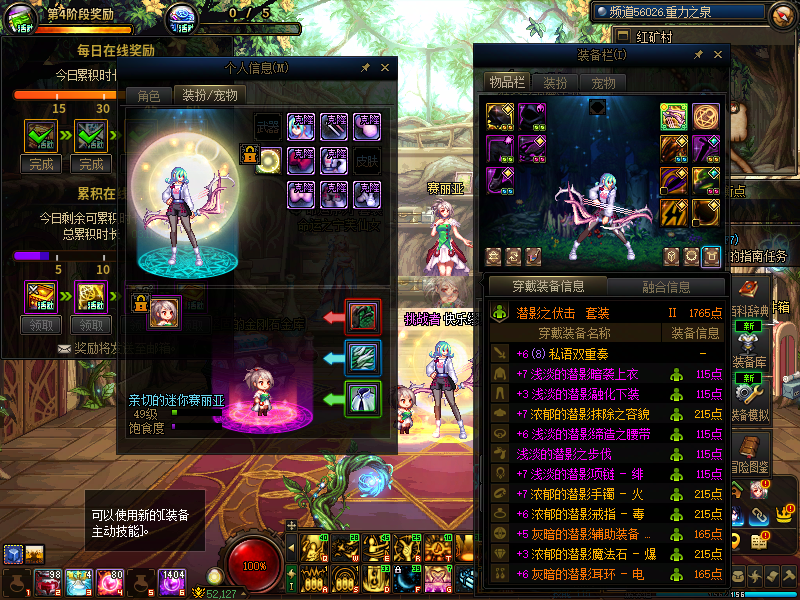The height and width of the screenshot is (600, 800).
Task: Click the red-framed pet equipment slot
Action: tap(361, 317)
